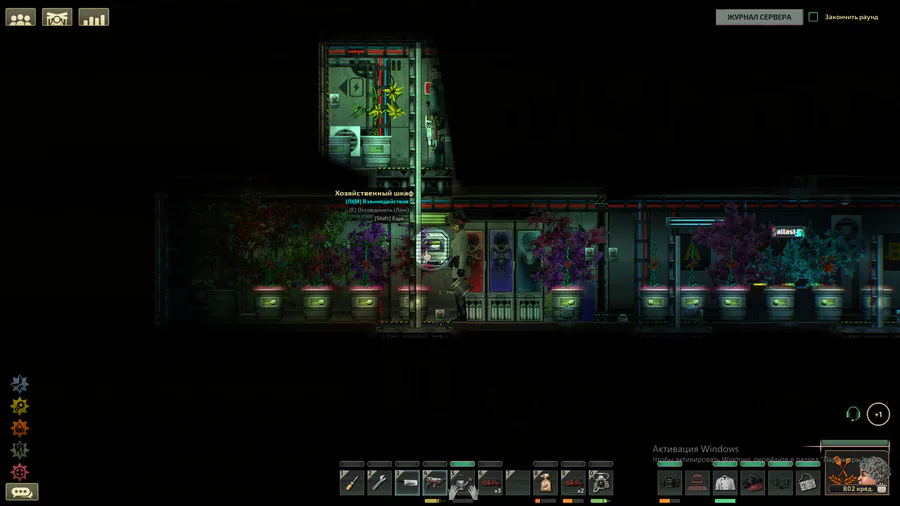Select the blue-grey star order icon
The height and width of the screenshot is (506, 900).
[20, 384]
